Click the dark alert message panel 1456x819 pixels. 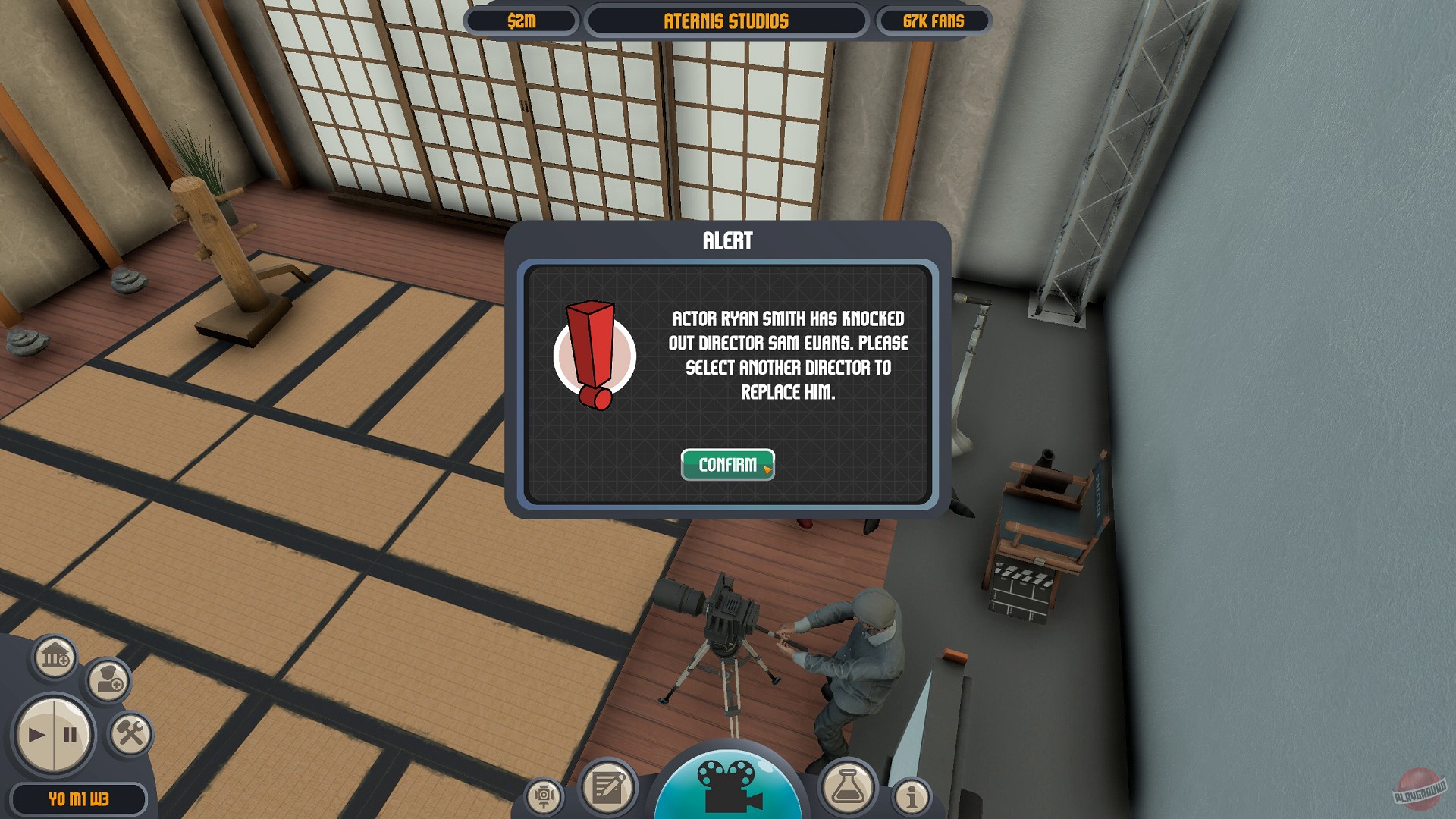coord(728,379)
